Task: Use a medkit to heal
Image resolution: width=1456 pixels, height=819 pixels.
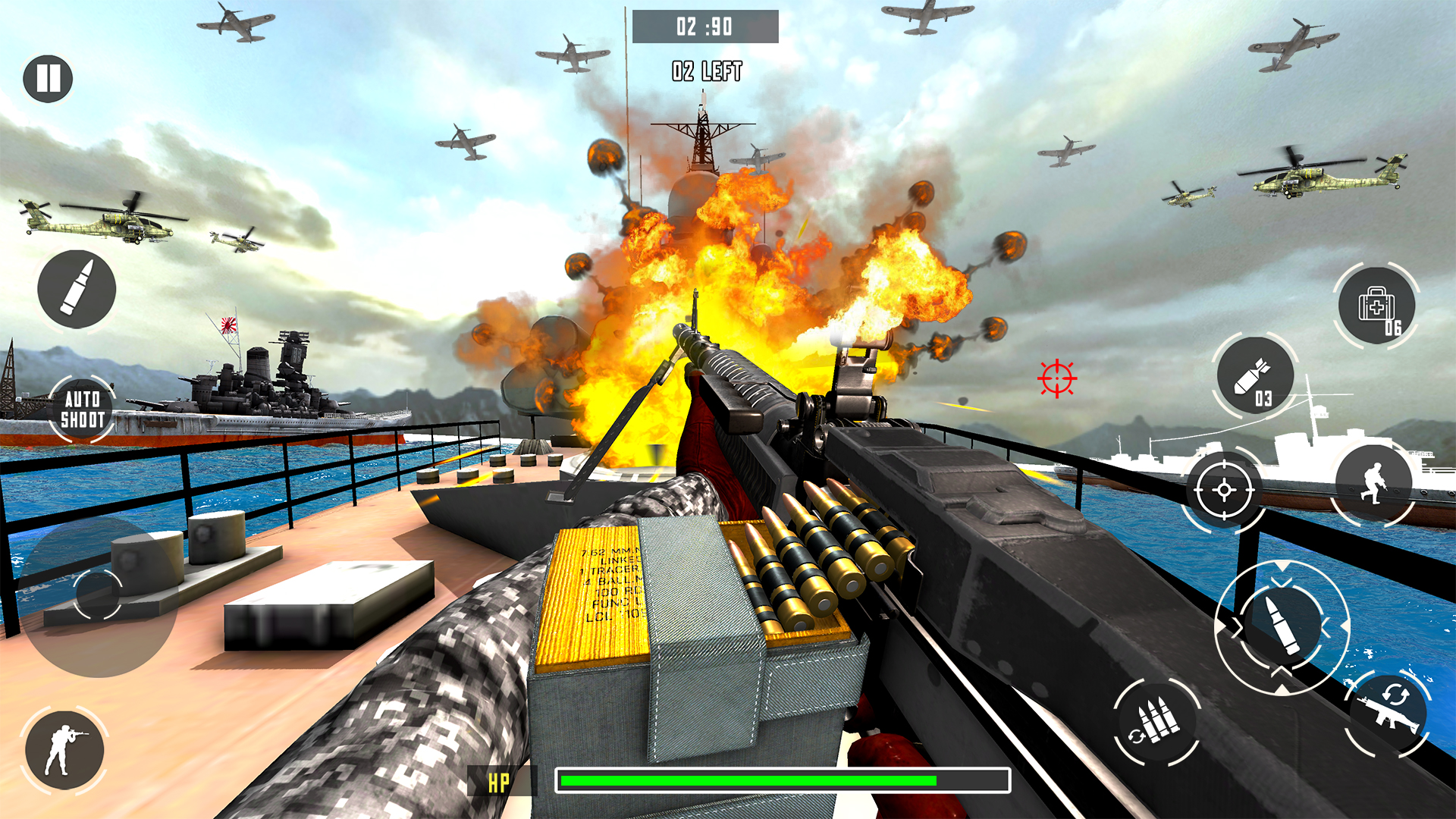Action: tap(1376, 306)
